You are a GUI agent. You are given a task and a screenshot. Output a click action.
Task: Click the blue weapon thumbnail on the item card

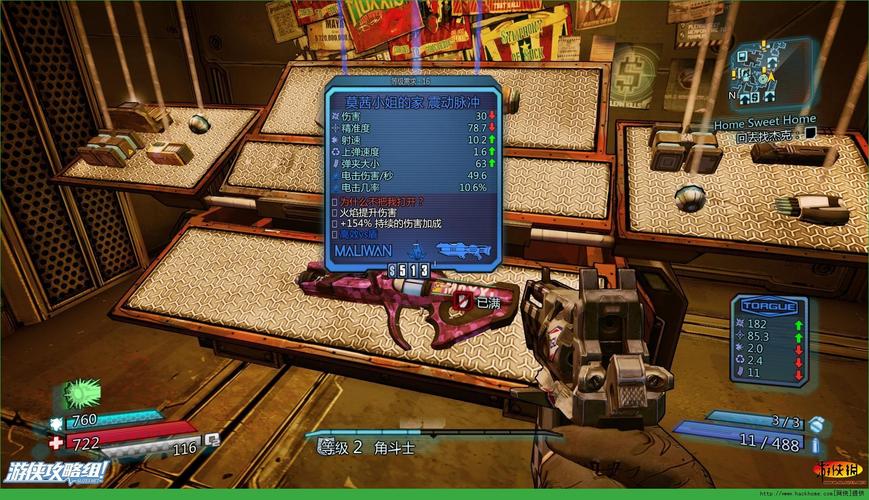463,248
